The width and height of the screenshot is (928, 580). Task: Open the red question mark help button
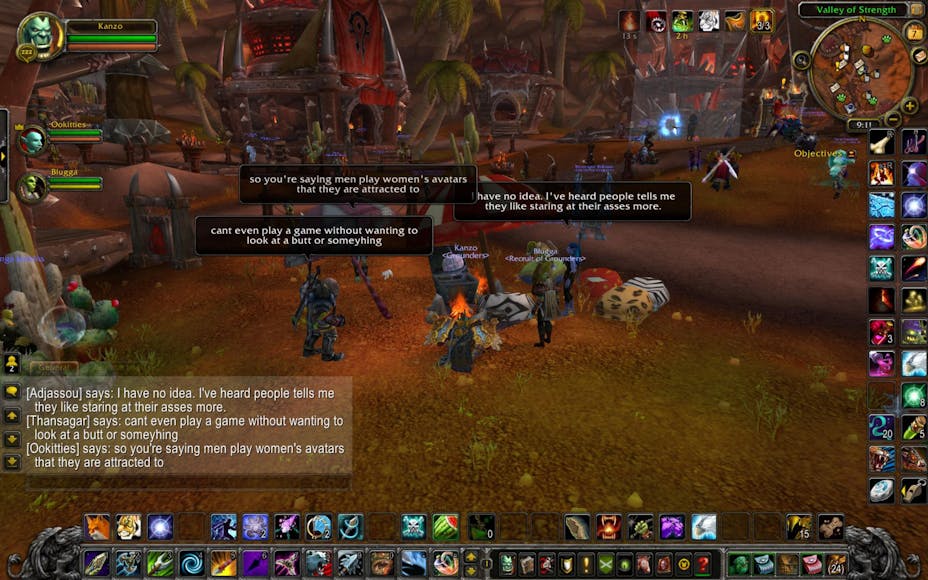click(704, 564)
